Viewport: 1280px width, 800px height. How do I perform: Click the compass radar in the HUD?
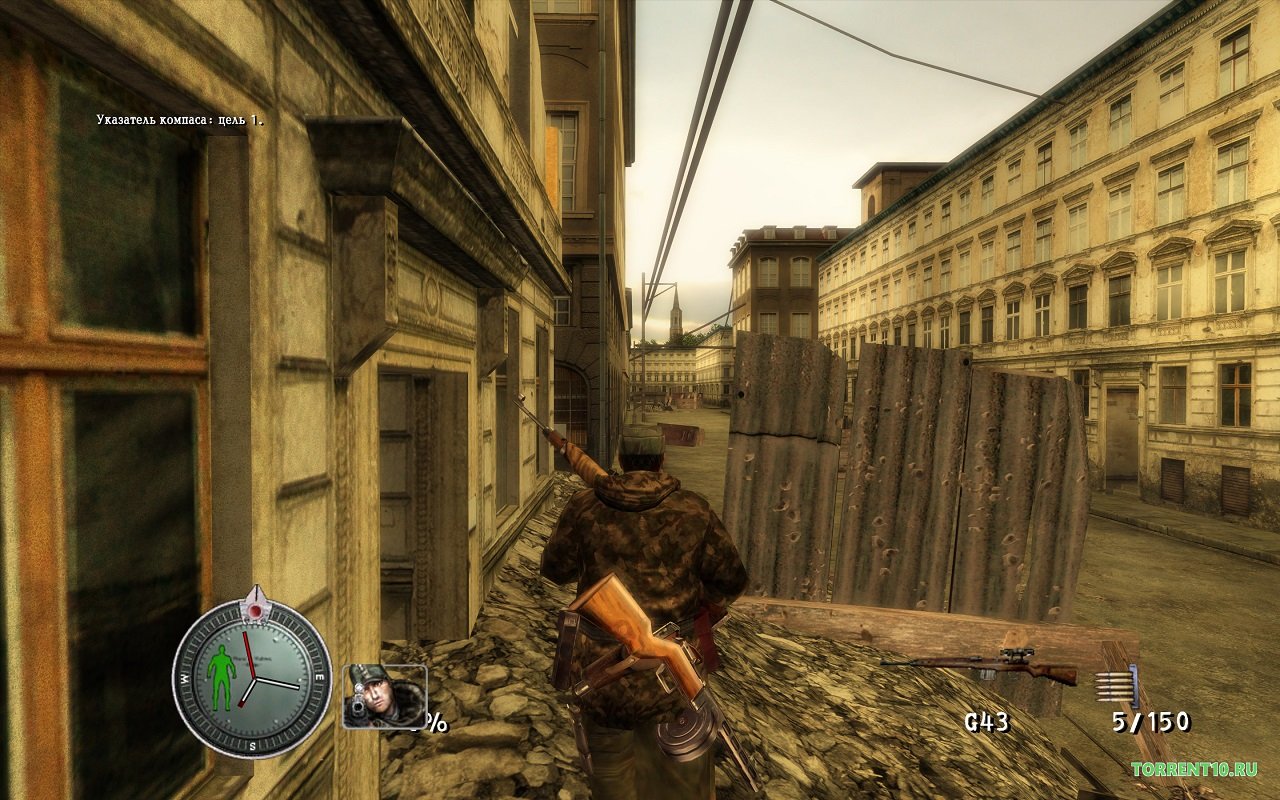click(252, 677)
